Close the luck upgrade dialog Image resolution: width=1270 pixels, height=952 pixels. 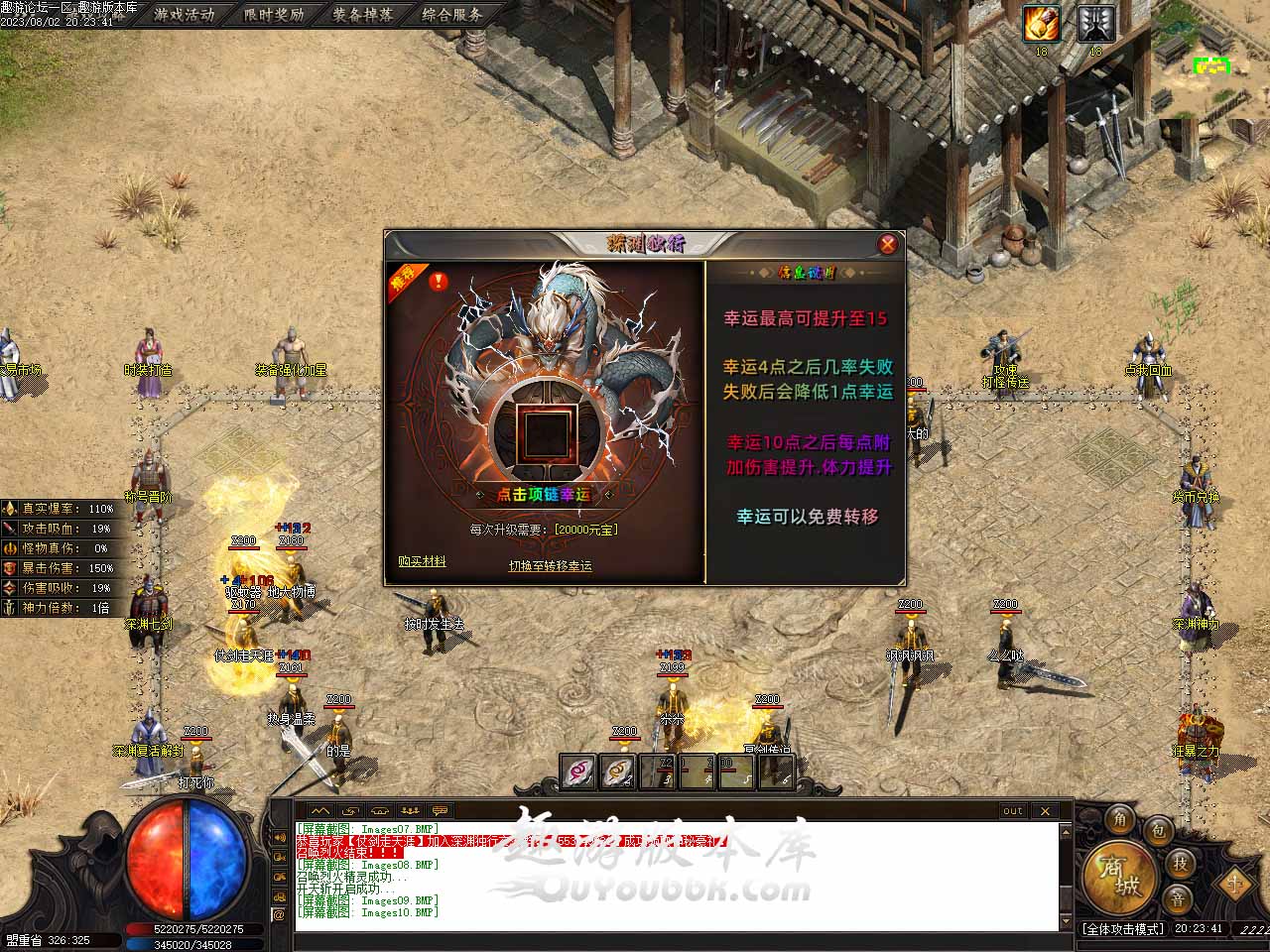pos(888,244)
